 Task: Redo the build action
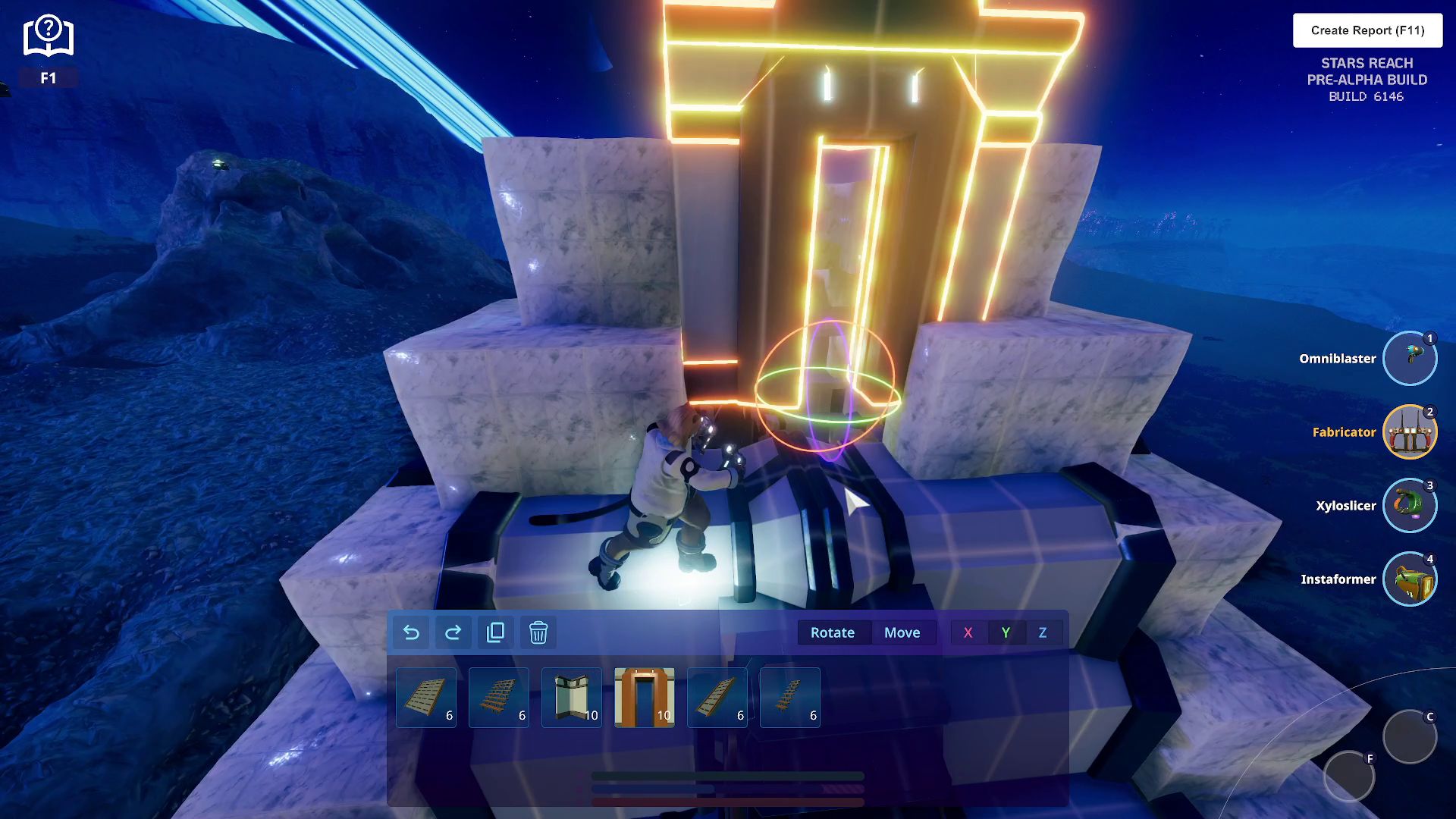453,632
